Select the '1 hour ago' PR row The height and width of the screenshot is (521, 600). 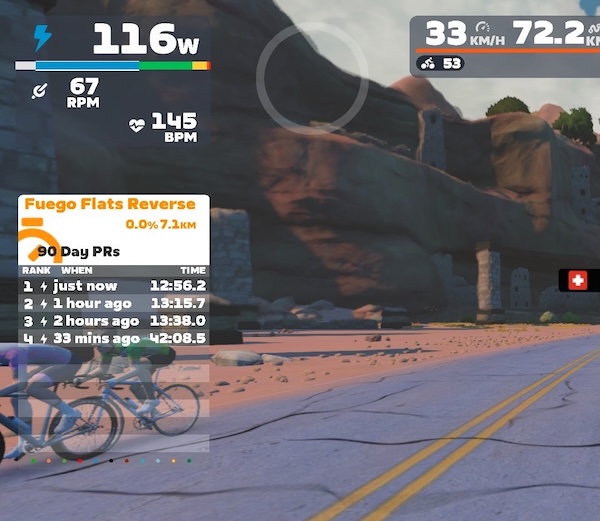coord(114,303)
